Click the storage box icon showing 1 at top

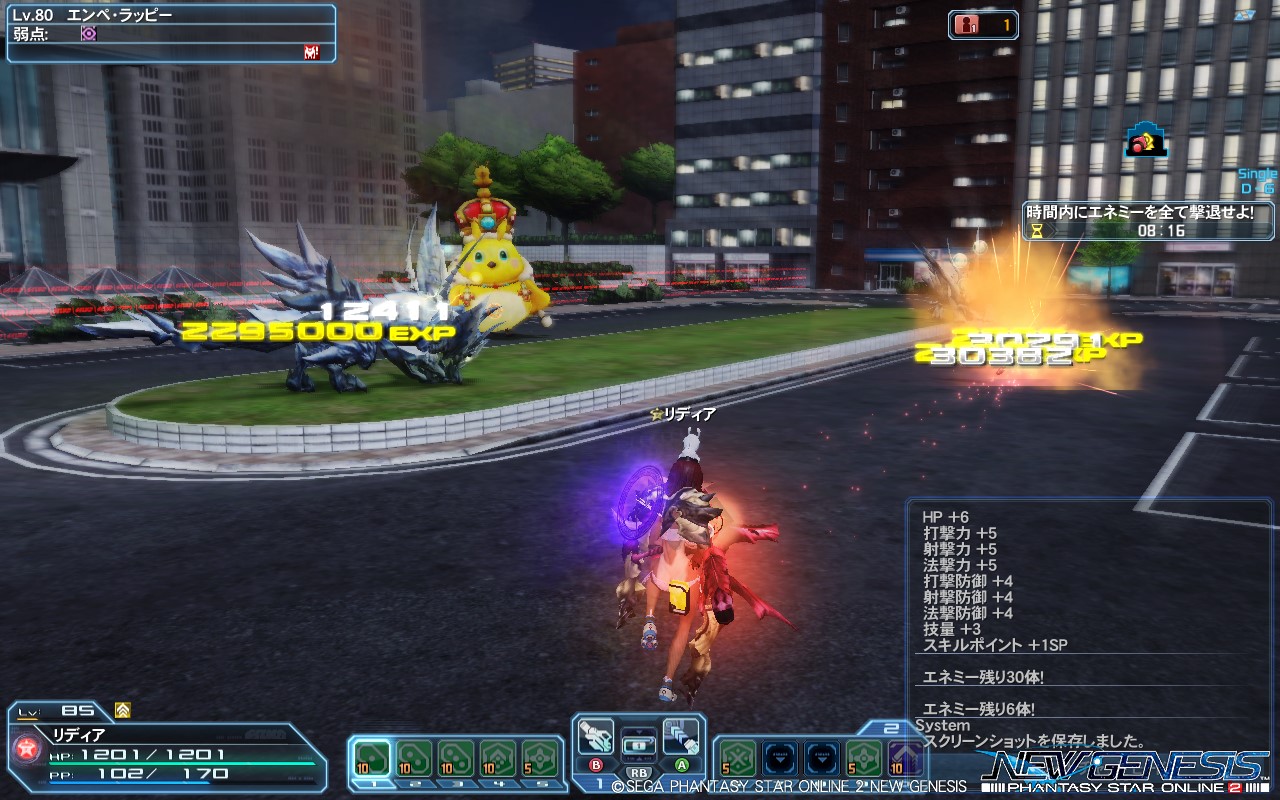[965, 26]
